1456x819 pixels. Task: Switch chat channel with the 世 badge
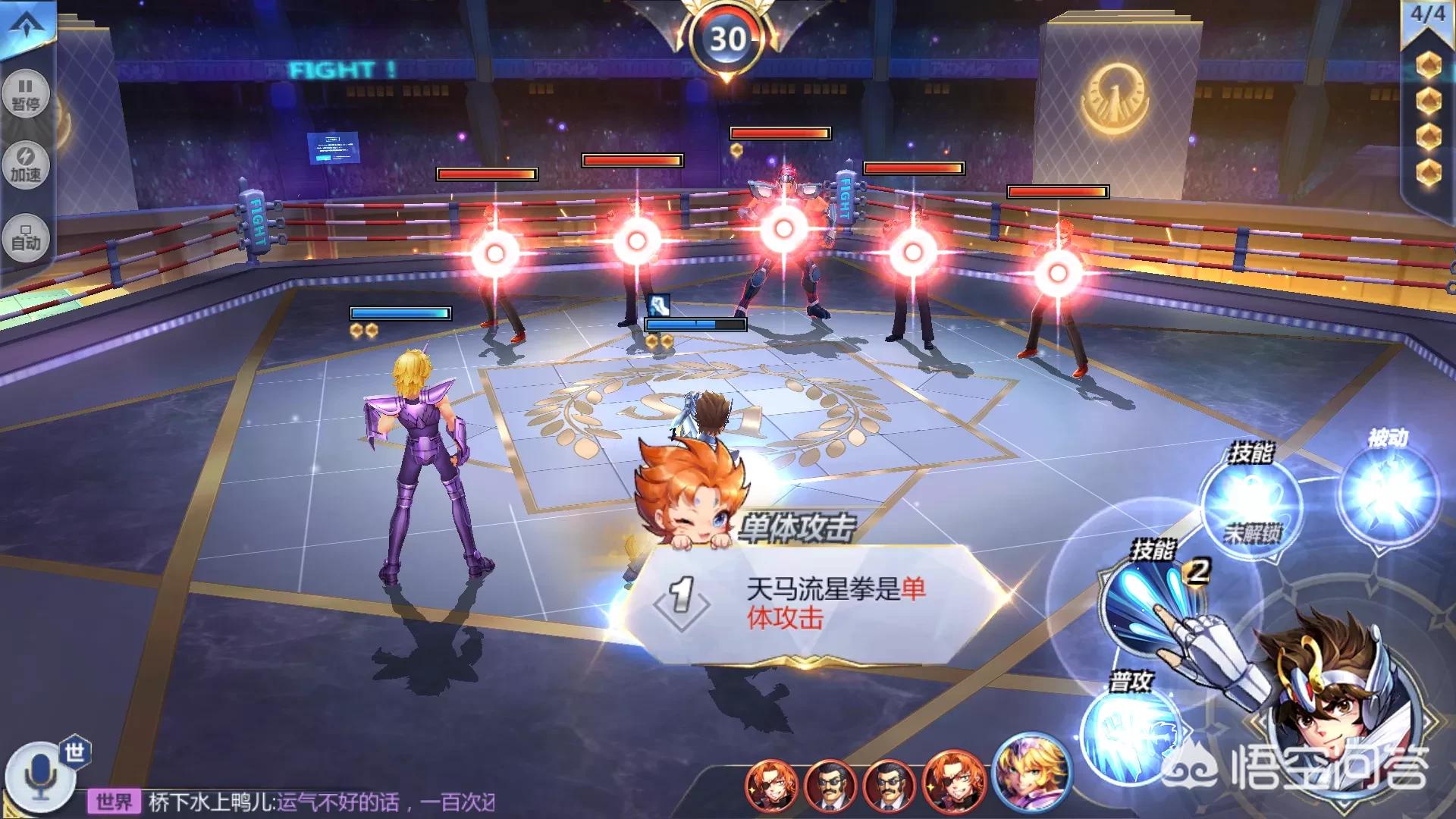click(74, 752)
